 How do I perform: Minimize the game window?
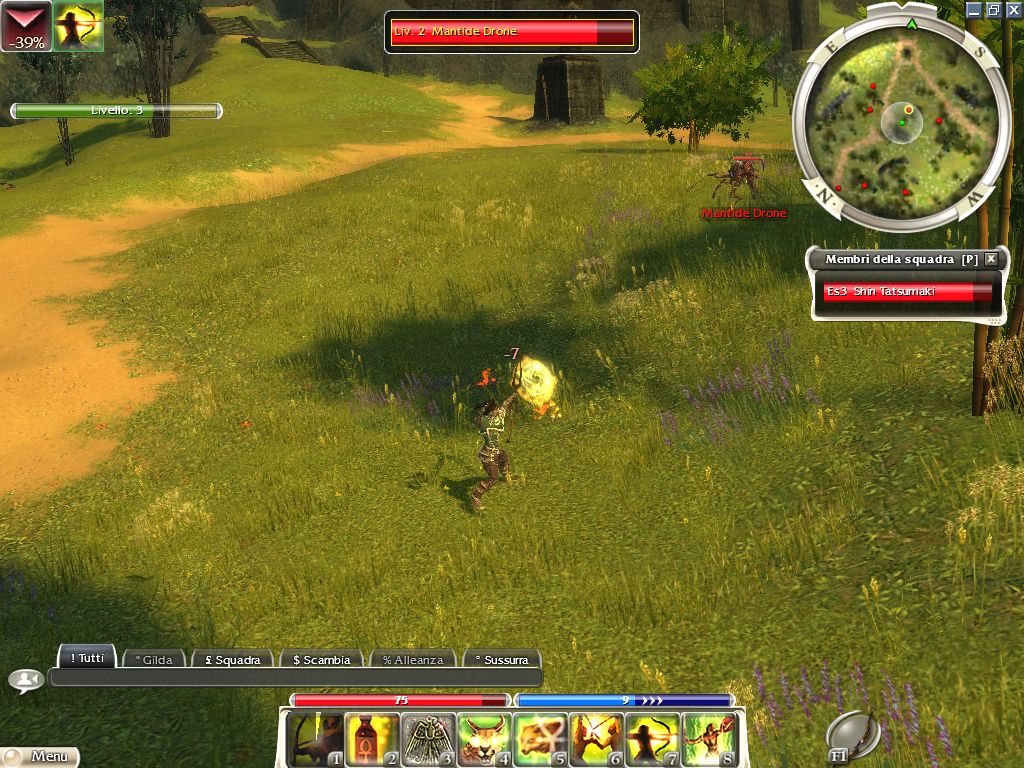pyautogui.click(x=974, y=10)
